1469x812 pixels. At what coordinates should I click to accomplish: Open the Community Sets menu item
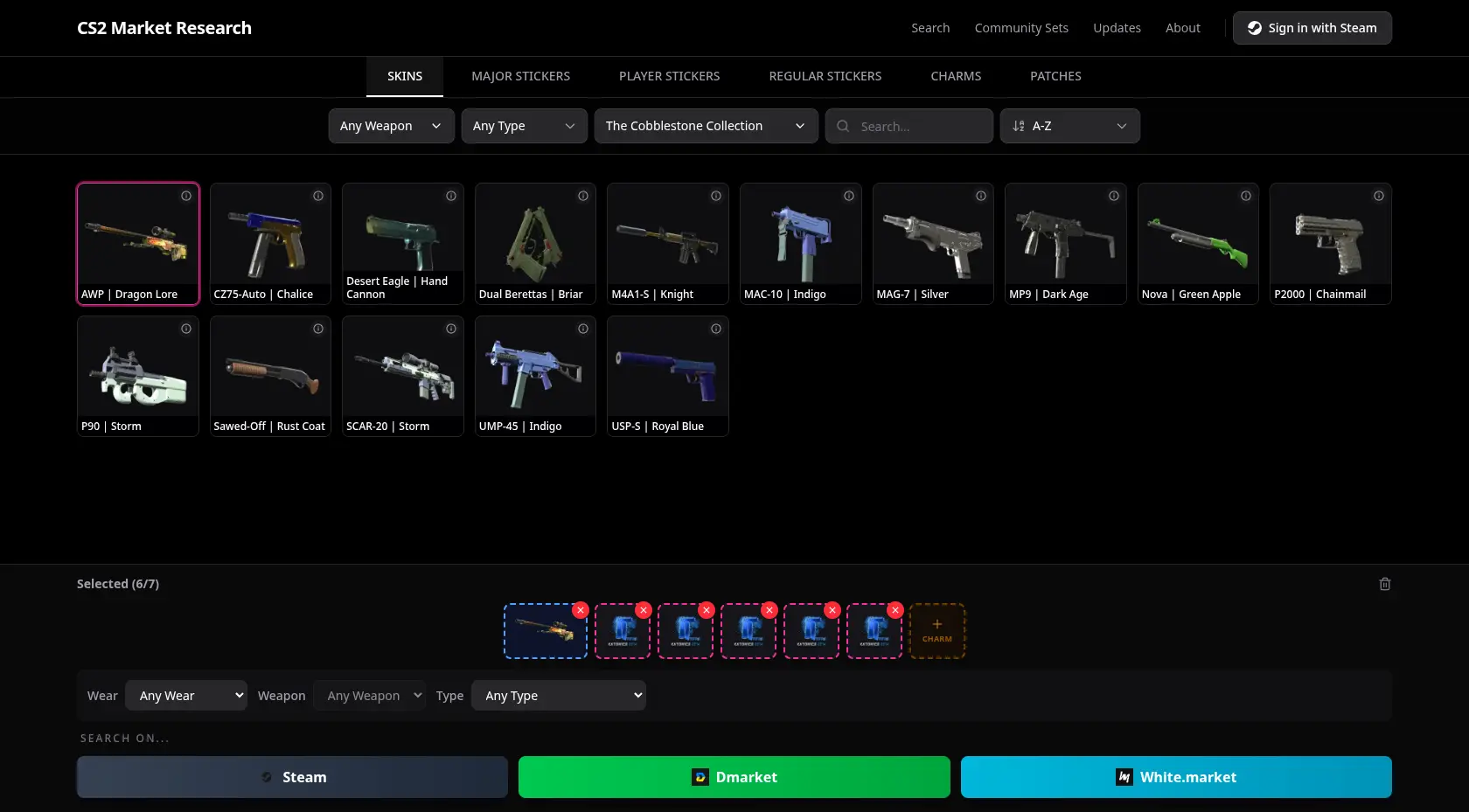click(1021, 27)
